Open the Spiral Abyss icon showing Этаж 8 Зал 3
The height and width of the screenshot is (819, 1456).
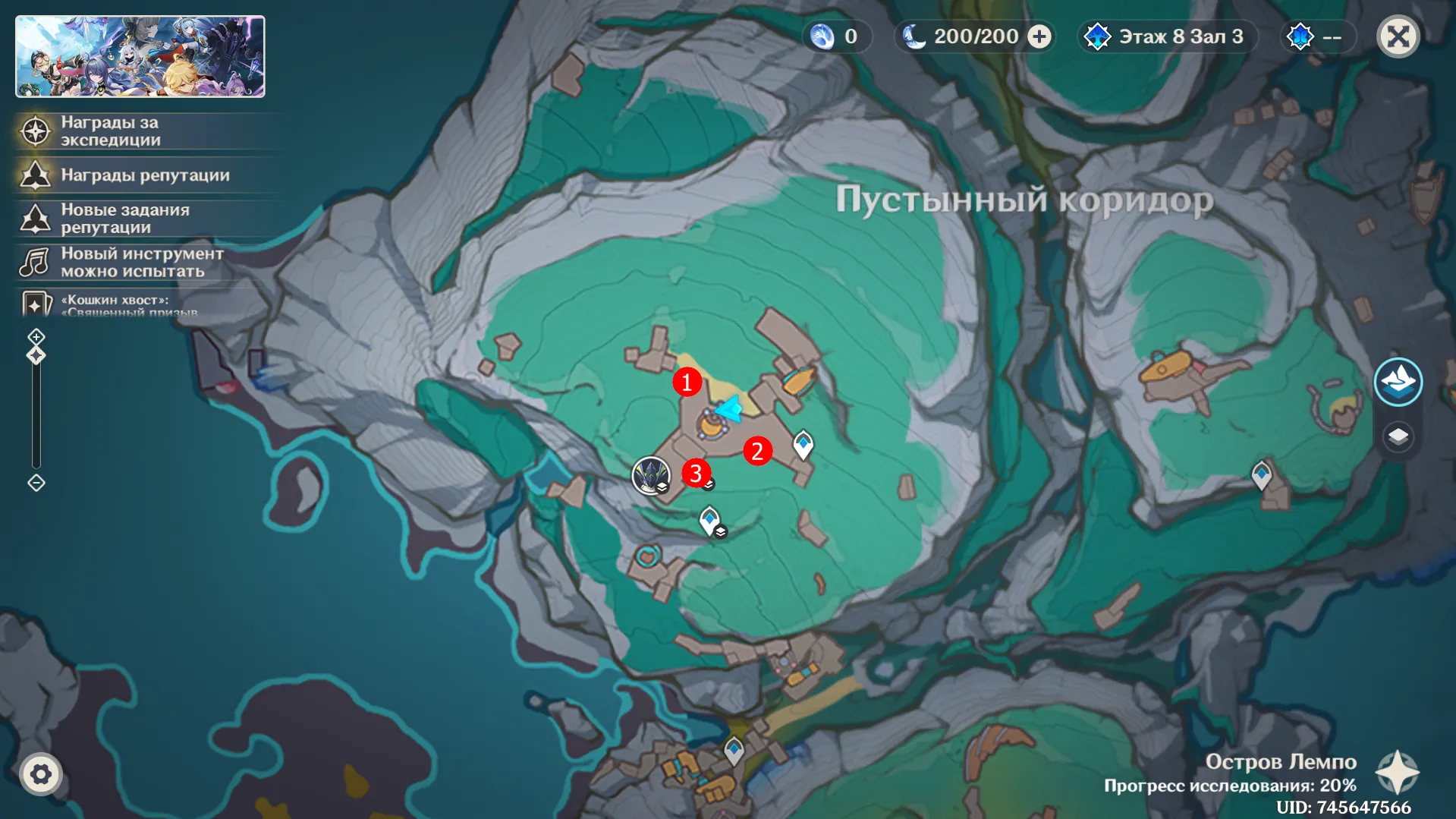click(1098, 36)
